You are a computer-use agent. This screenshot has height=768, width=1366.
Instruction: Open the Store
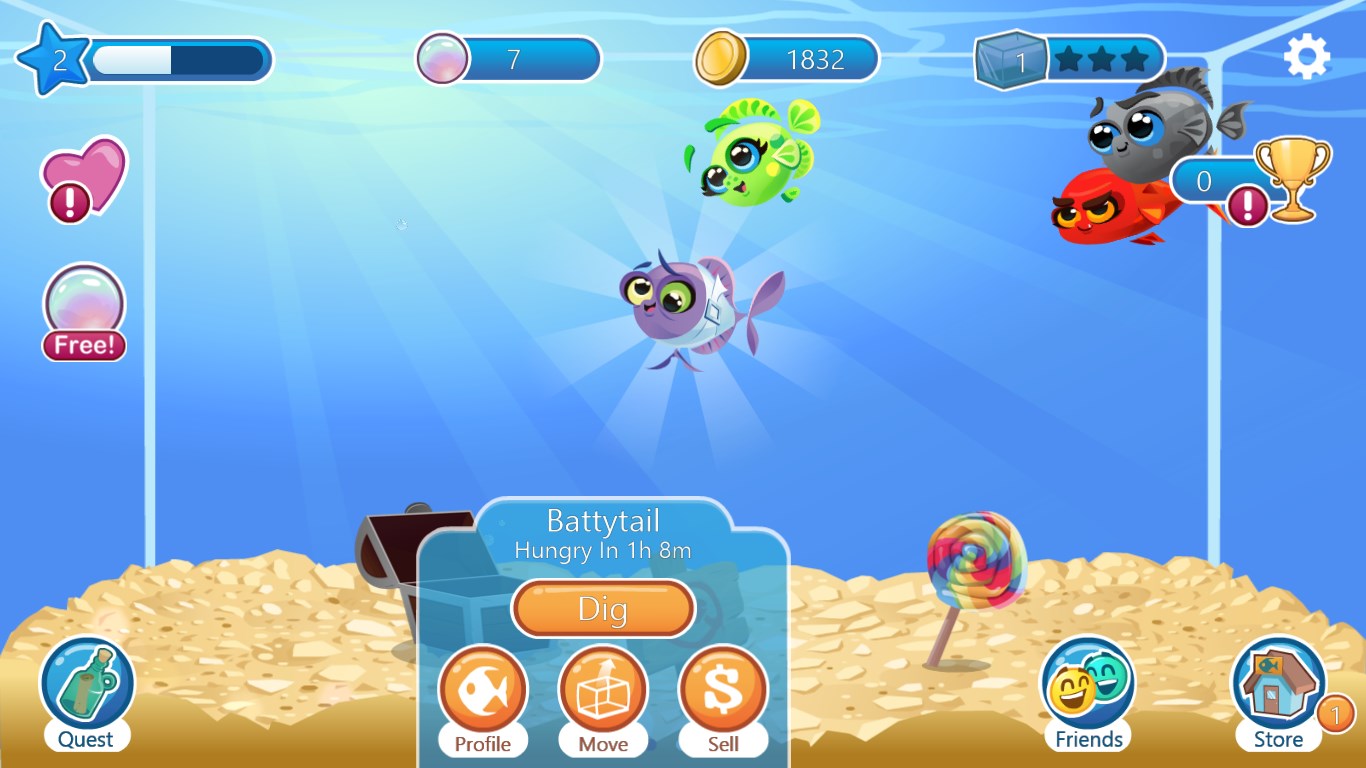(1277, 685)
